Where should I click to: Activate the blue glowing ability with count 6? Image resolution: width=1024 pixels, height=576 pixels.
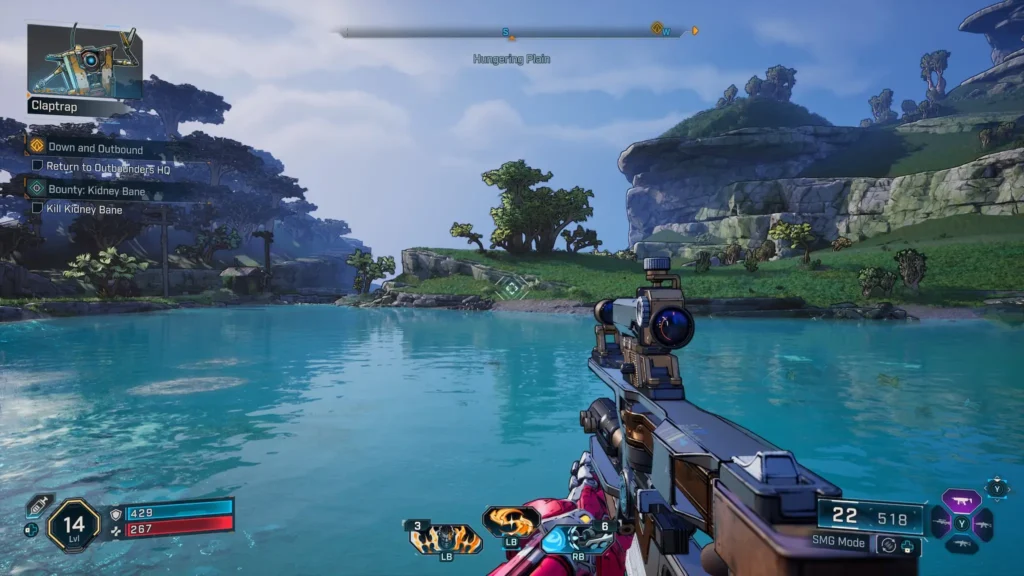[577, 538]
